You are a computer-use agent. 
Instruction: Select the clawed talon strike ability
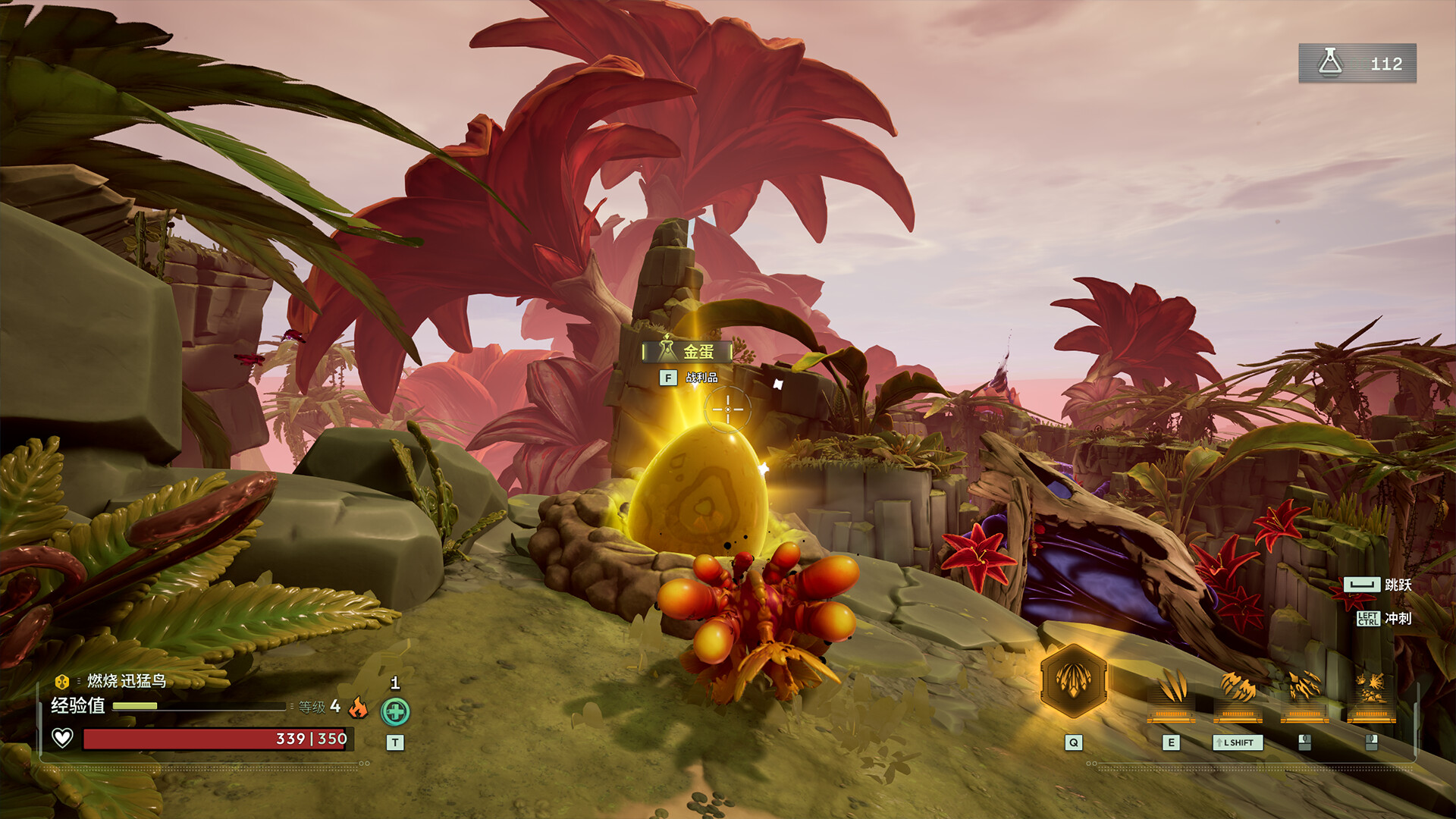(1304, 692)
